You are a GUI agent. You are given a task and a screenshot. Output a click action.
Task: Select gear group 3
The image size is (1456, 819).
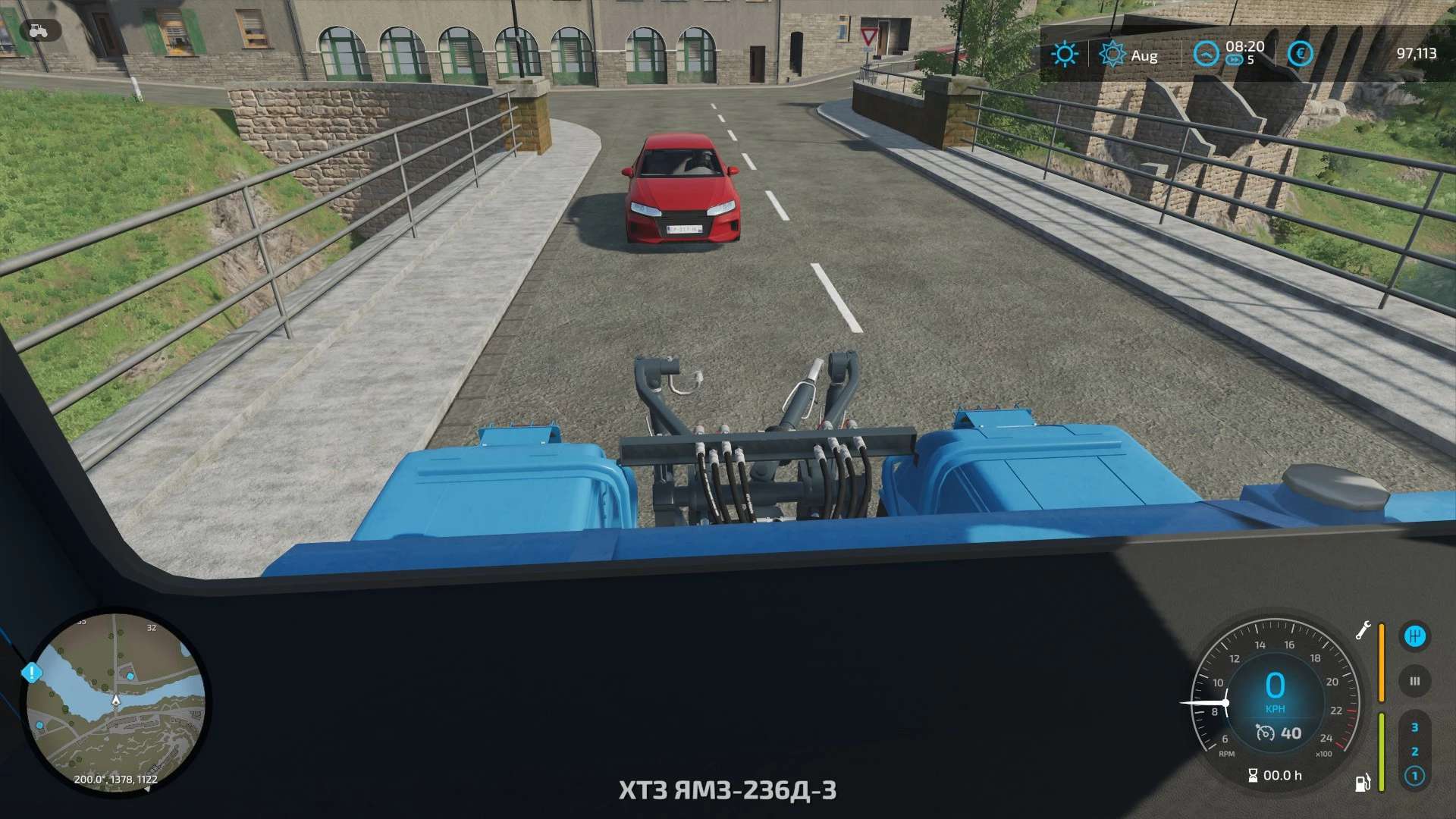[x=1414, y=727]
